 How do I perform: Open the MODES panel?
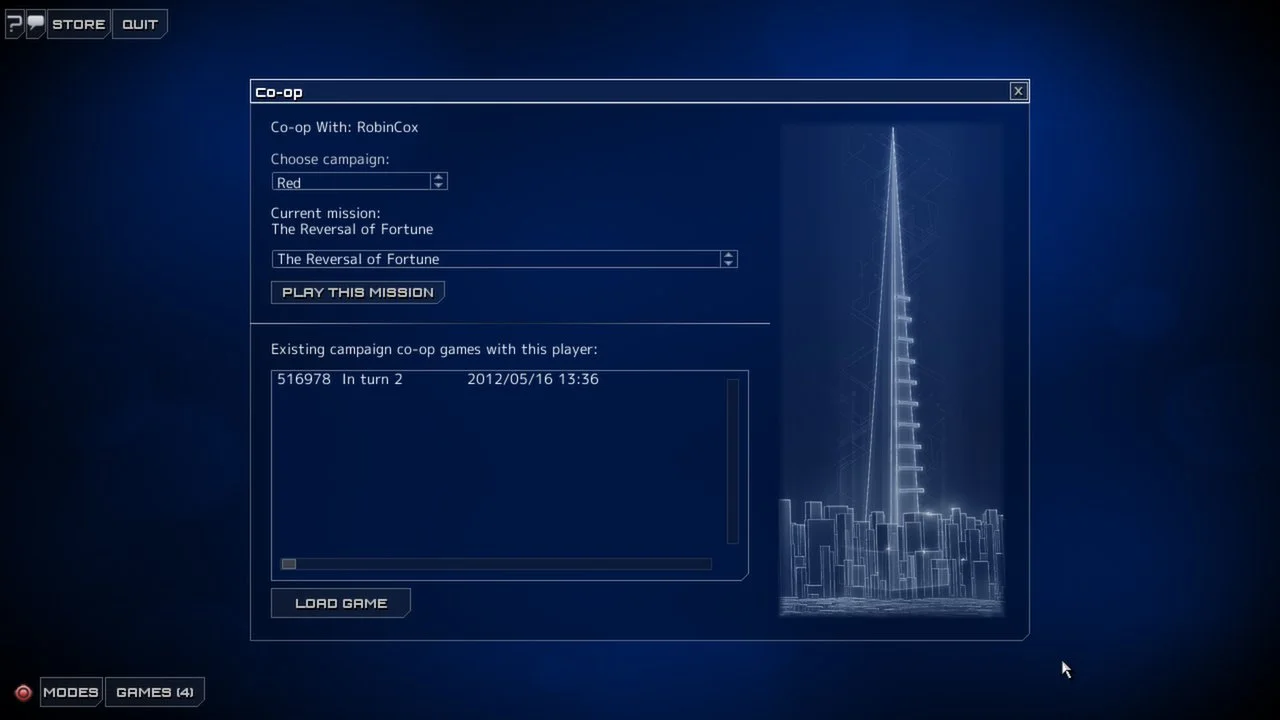click(x=70, y=691)
